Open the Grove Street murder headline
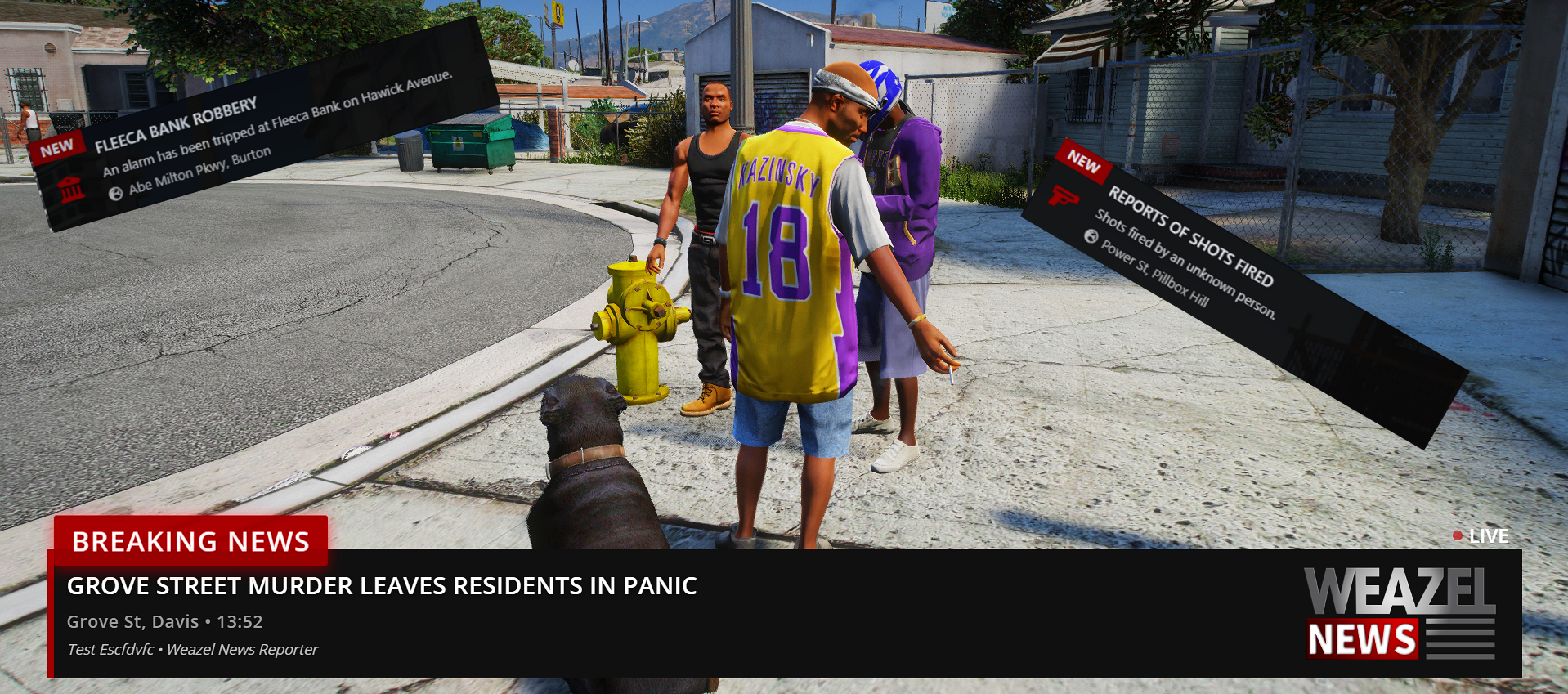 pyautogui.click(x=381, y=586)
